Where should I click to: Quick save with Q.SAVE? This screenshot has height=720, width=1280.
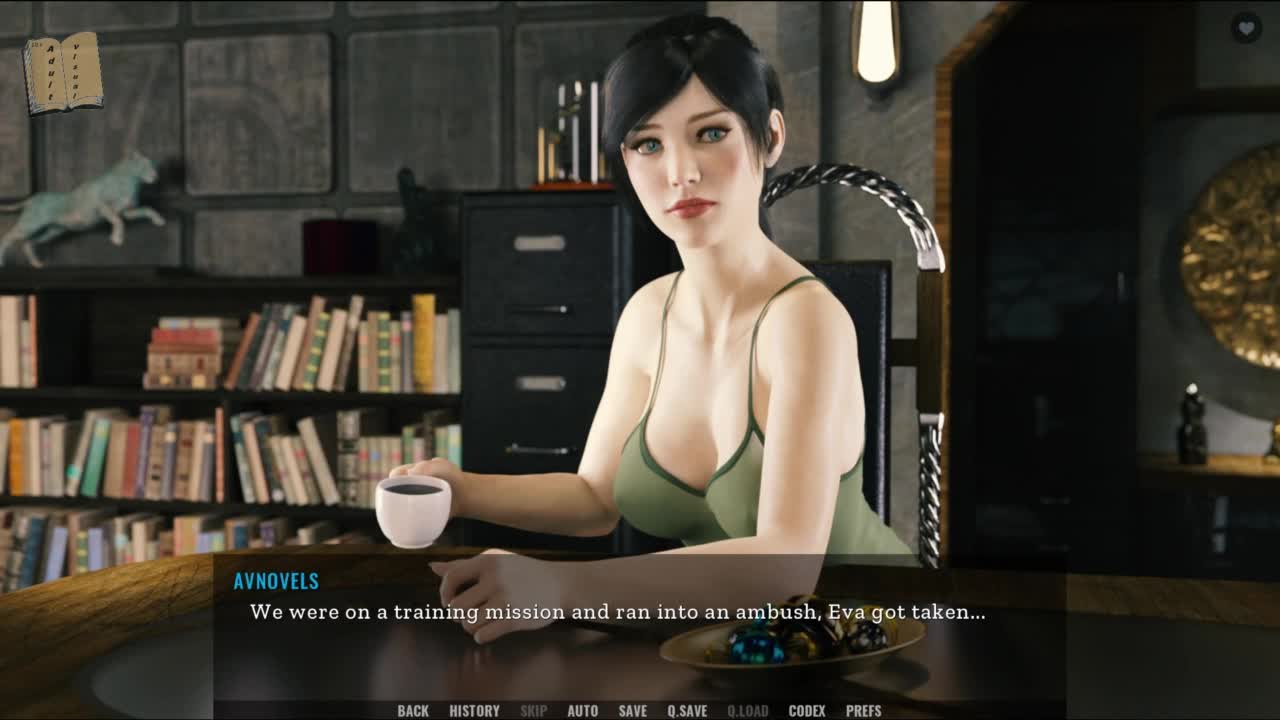687,711
